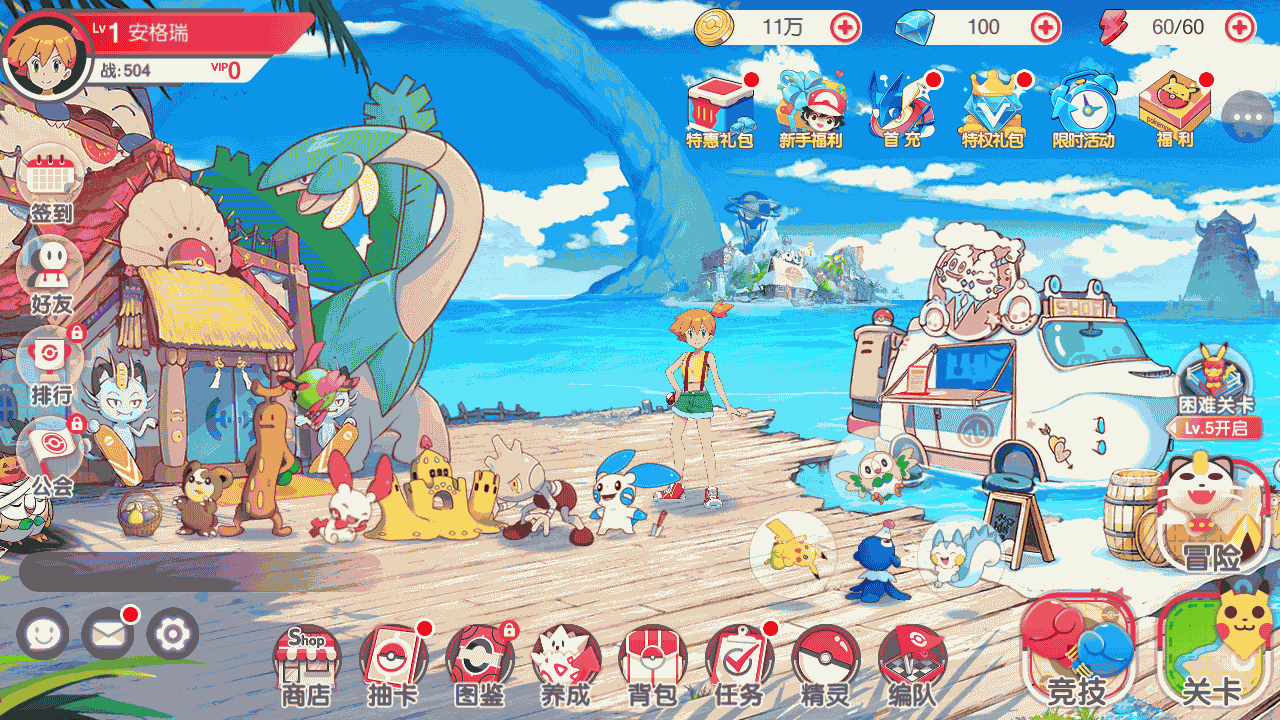This screenshot has width=1280, height=720.
Task: Open the 编队 team formation
Action: [912, 662]
